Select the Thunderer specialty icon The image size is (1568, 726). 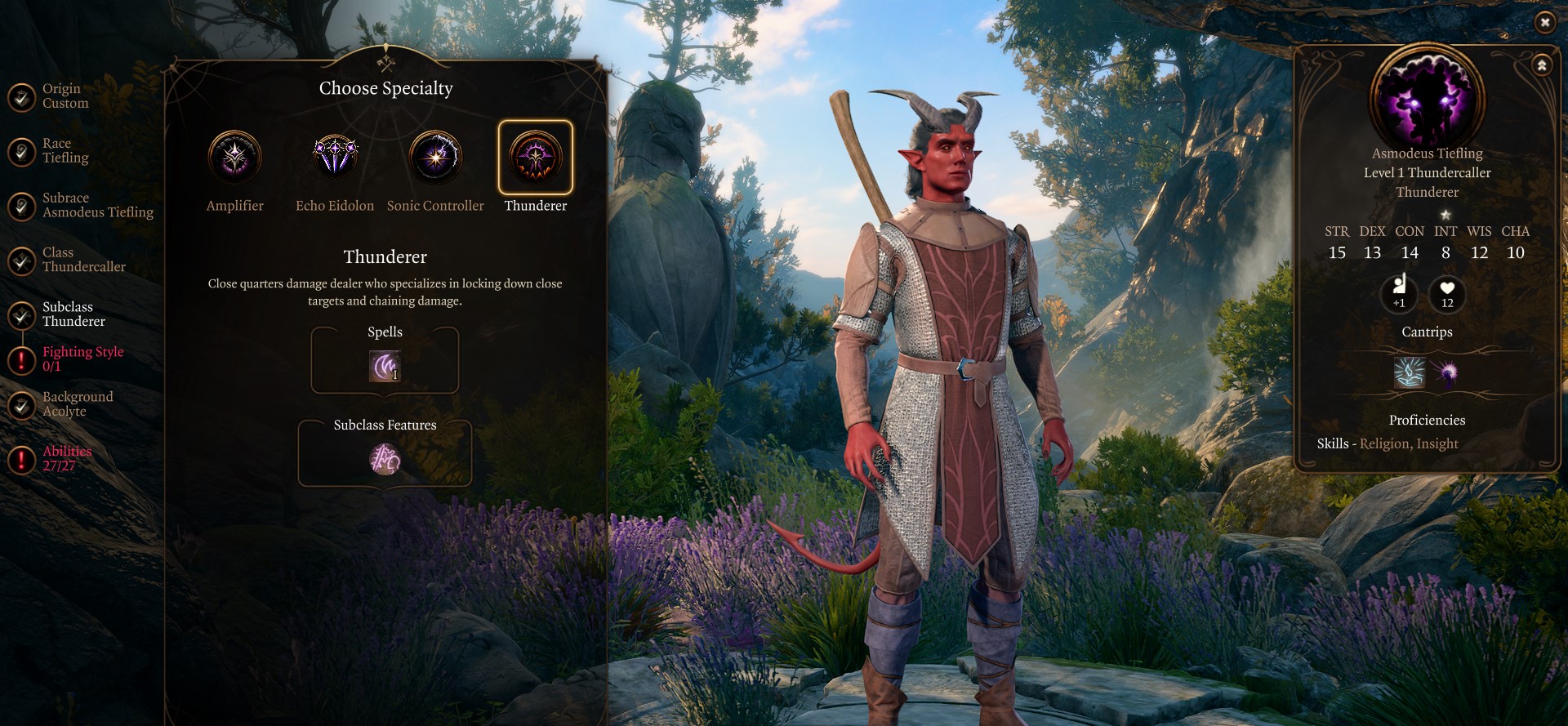click(x=536, y=157)
